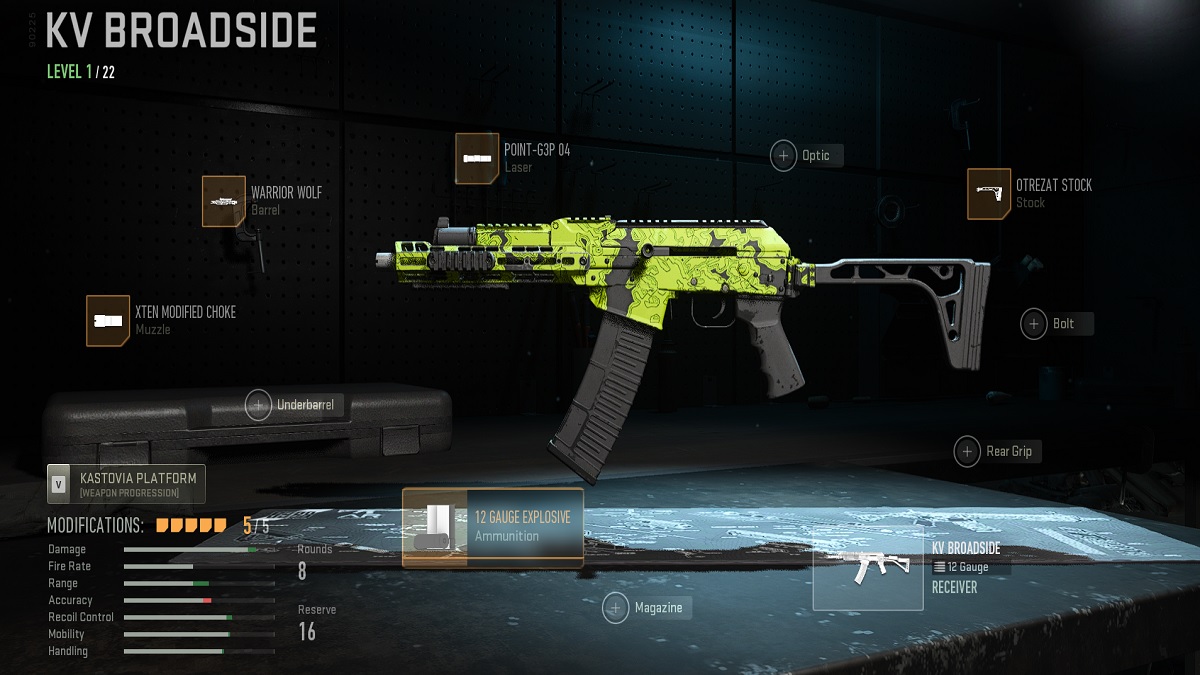Select the Warrior Wolf barrel attachment

click(x=224, y=201)
